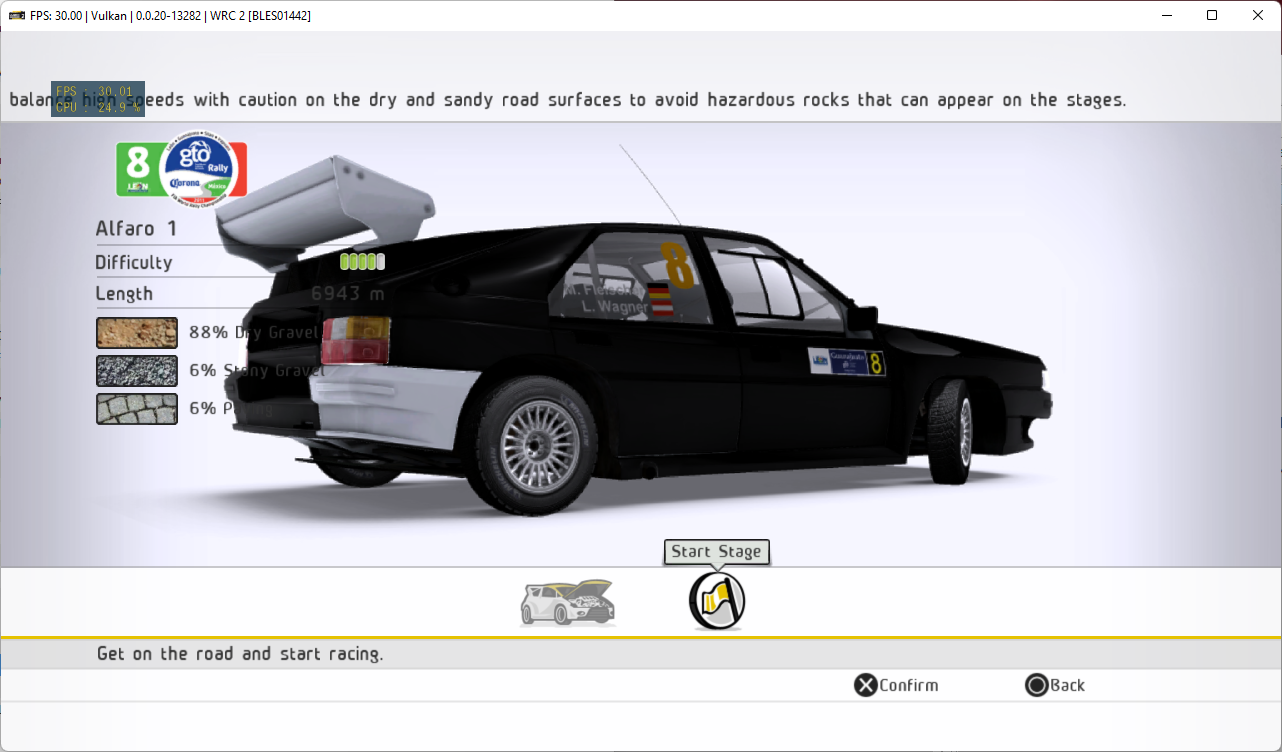The width and height of the screenshot is (1282, 752).
Task: Click the Dry Gravel surface thumbnail
Action: (x=136, y=332)
